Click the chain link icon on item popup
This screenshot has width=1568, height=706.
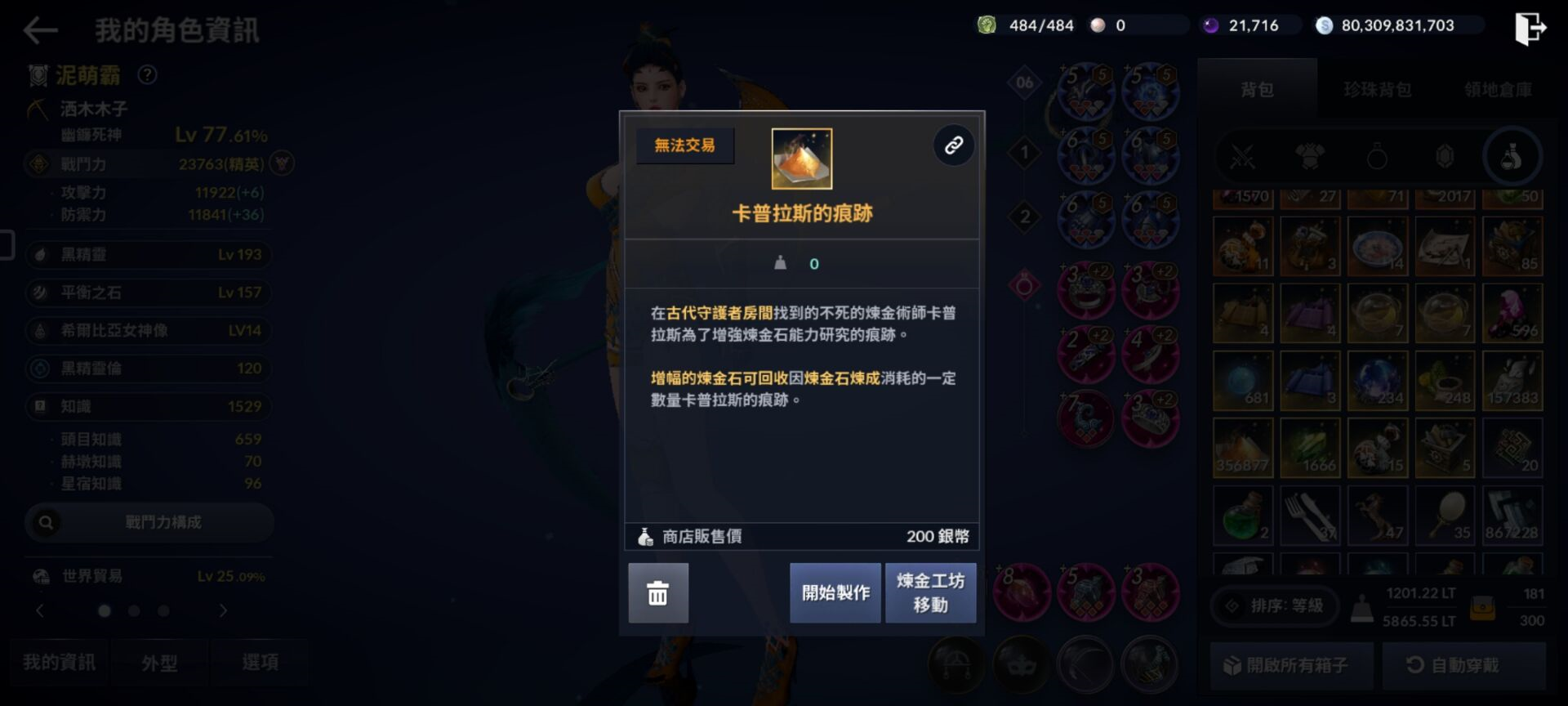(x=952, y=145)
